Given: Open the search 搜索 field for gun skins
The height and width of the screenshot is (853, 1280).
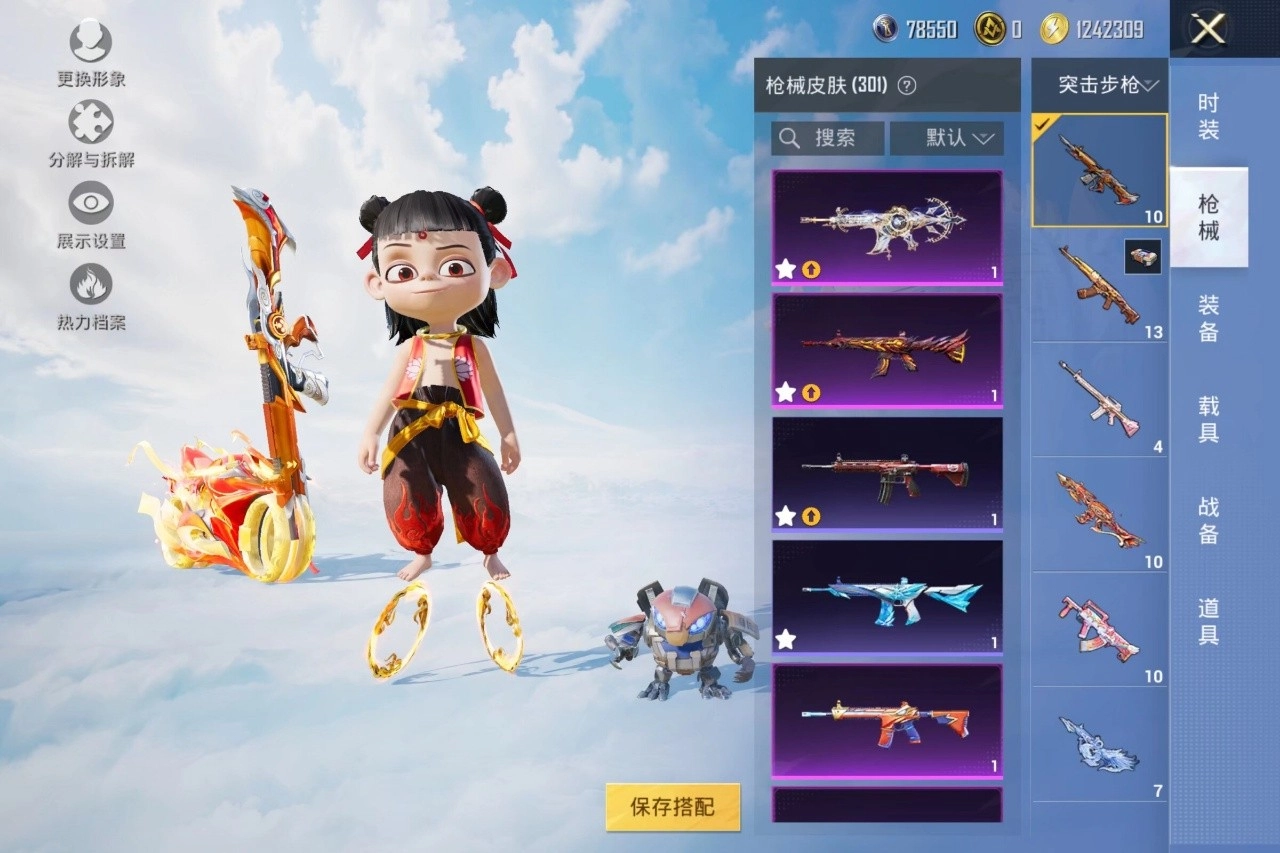Looking at the screenshot, I should (826, 138).
